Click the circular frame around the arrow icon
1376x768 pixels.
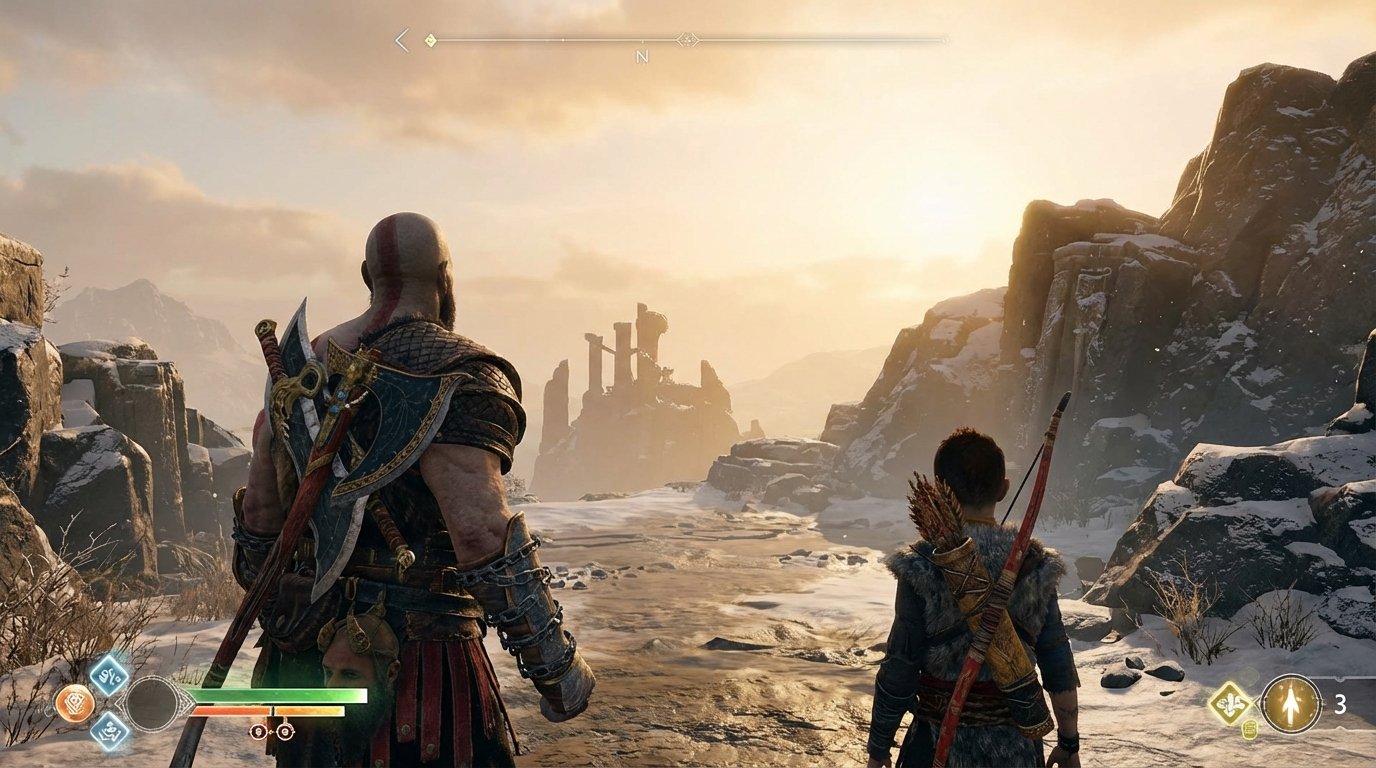[x=1291, y=675]
